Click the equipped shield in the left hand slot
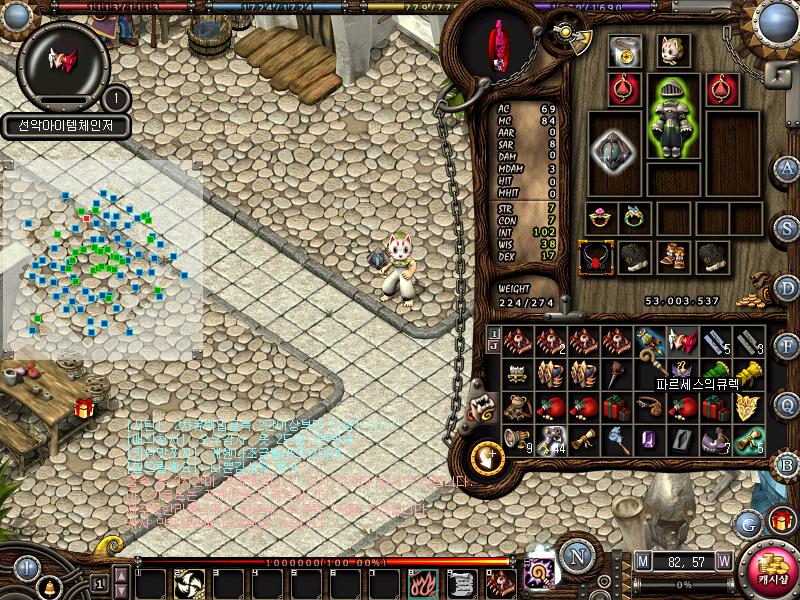 612,152
